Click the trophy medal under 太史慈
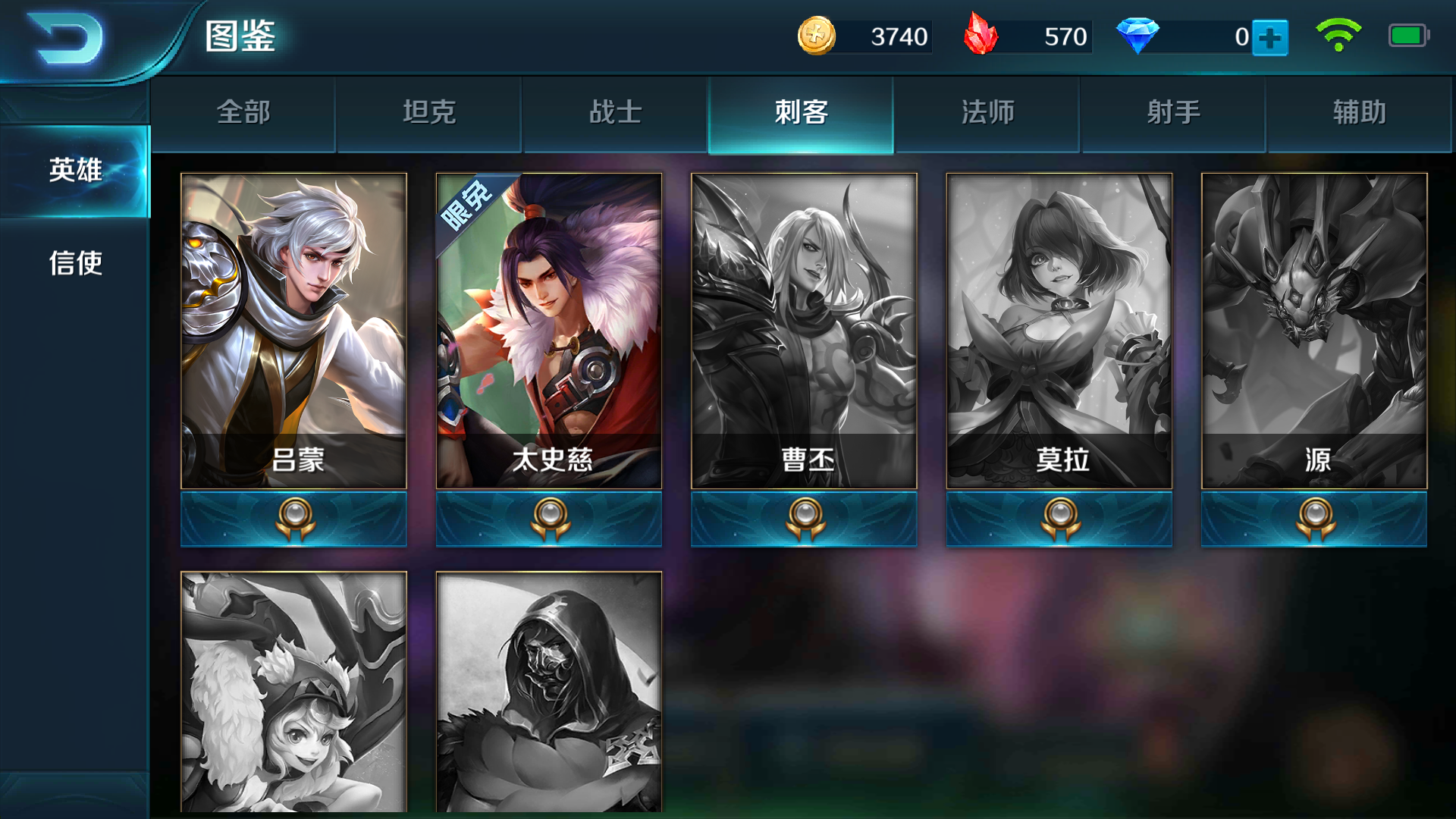 tap(549, 519)
